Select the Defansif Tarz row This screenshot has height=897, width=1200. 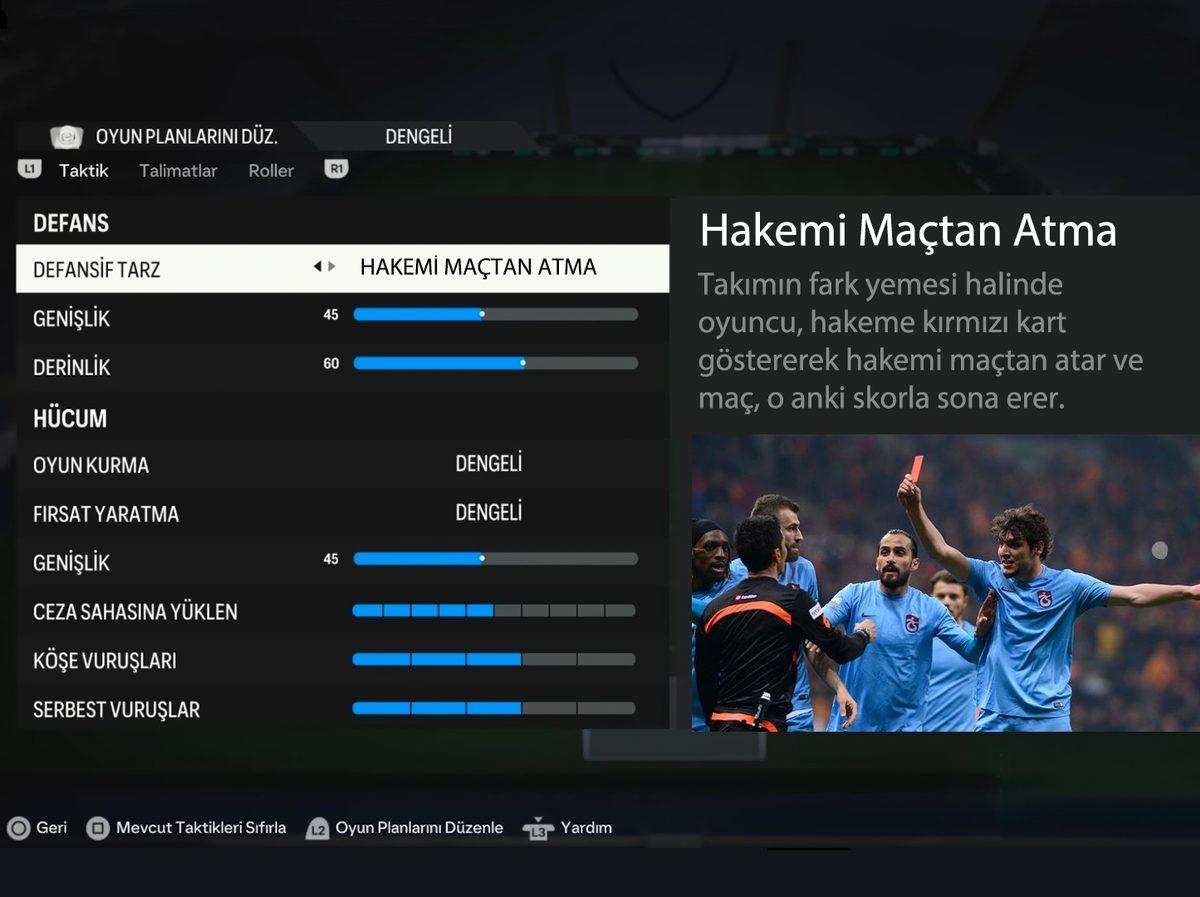(342, 268)
